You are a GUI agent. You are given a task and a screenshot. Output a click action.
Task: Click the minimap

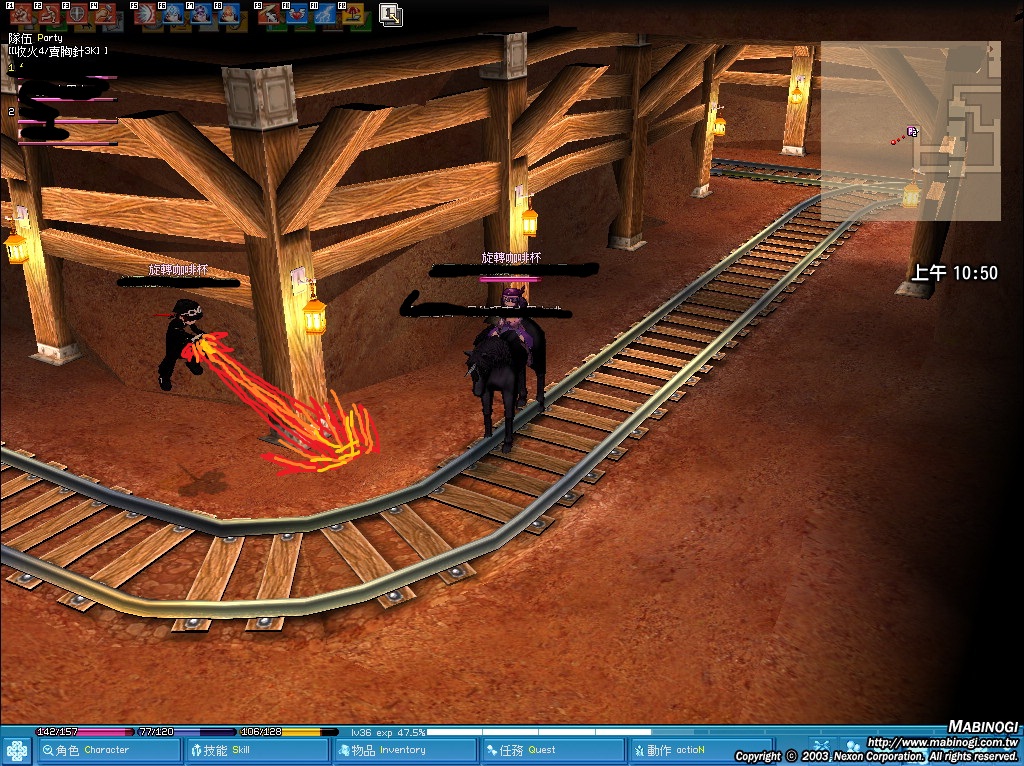click(x=910, y=130)
